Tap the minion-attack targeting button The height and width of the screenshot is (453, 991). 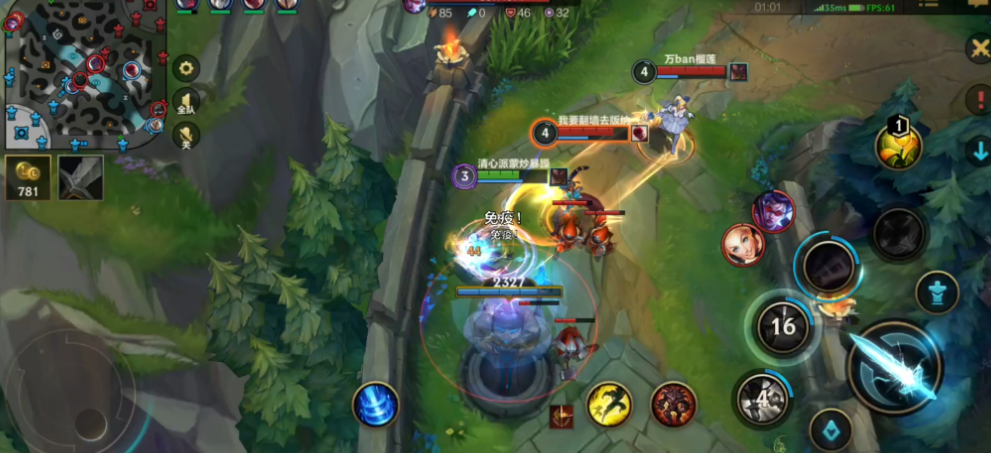[x=830, y=430]
